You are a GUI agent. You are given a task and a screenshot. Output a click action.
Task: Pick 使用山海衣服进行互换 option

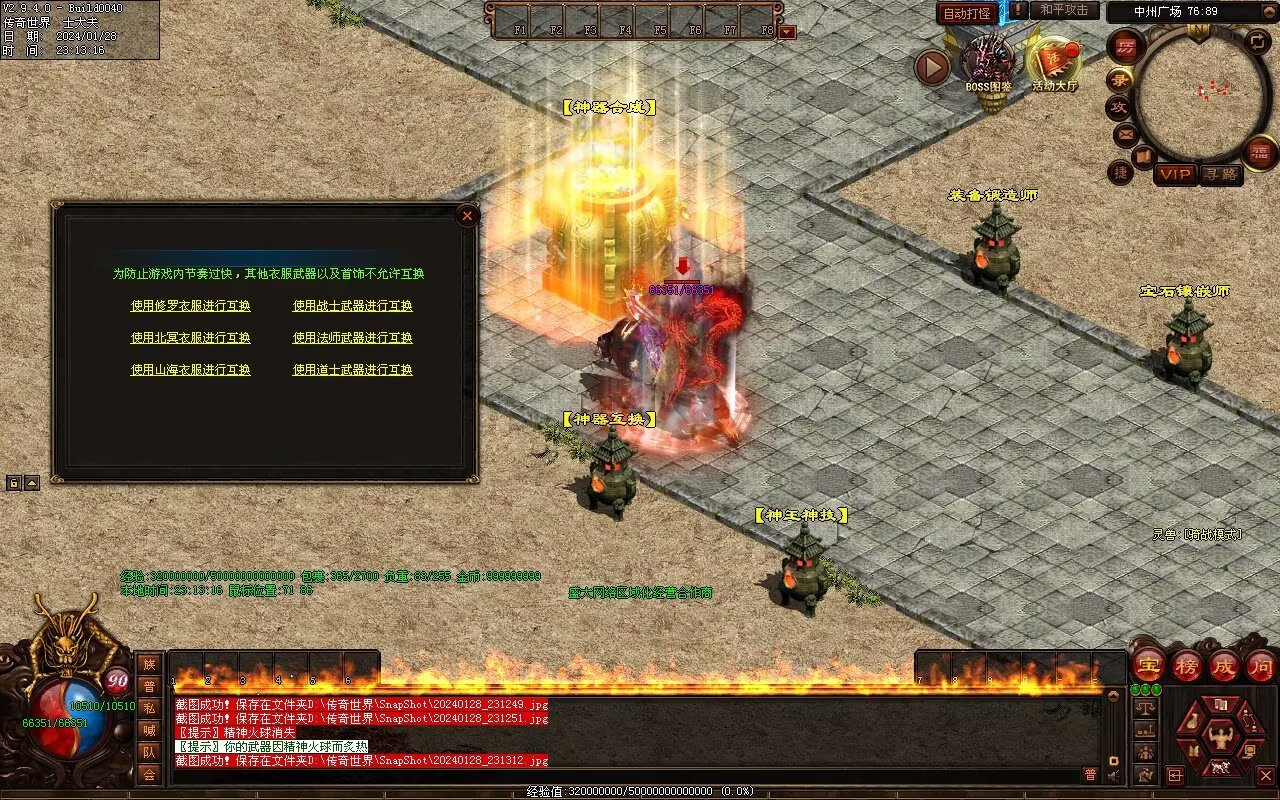click(190, 370)
